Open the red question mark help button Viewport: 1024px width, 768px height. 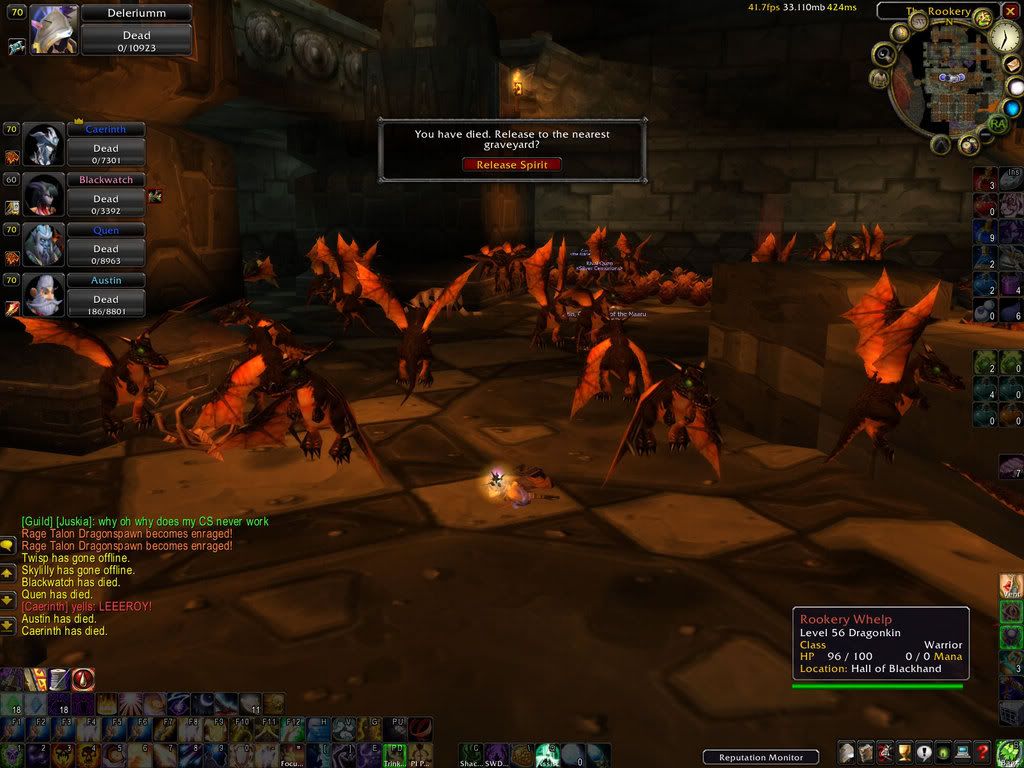pos(983,752)
